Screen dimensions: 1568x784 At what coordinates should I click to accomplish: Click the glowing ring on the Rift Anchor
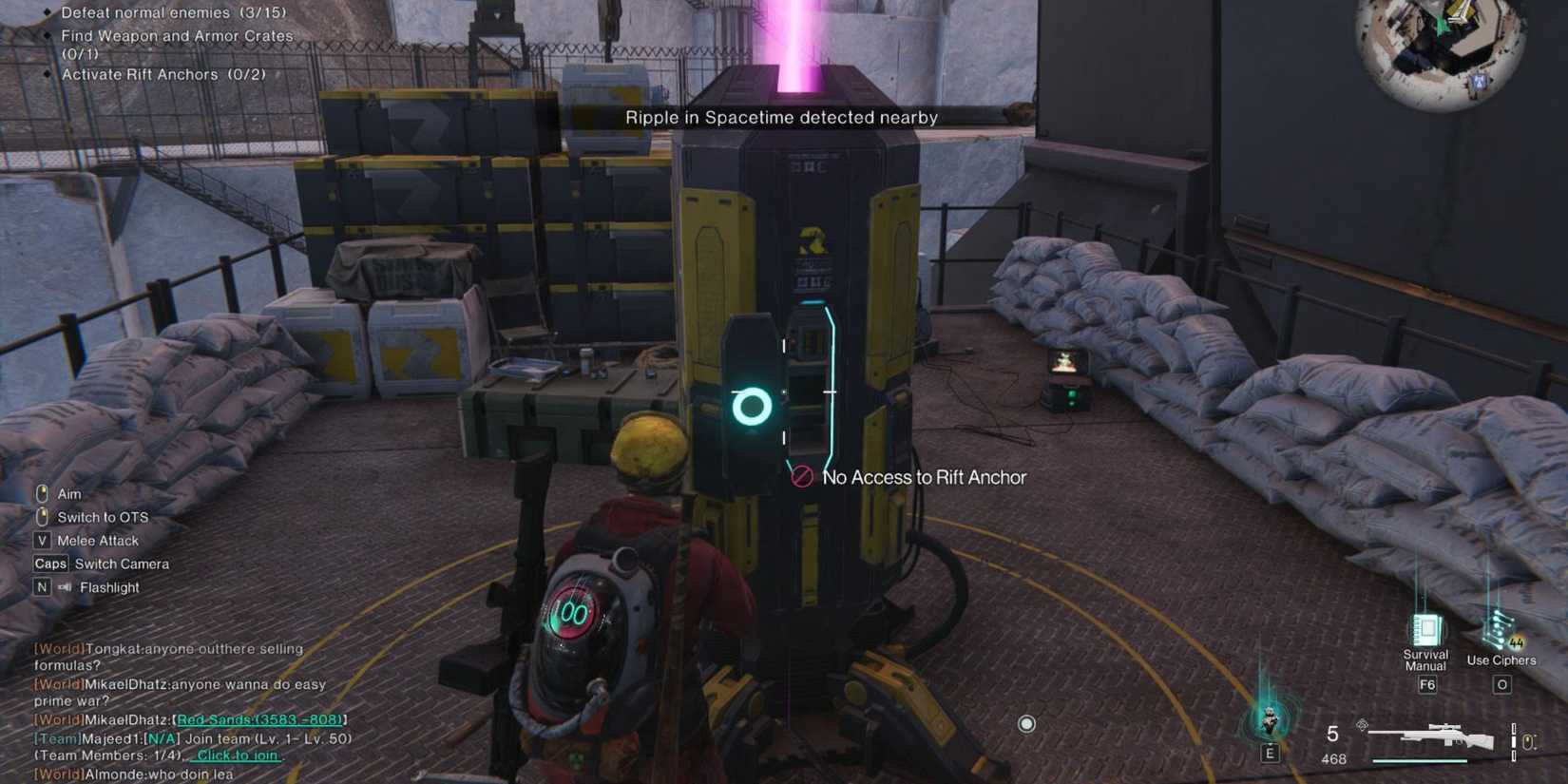750,407
